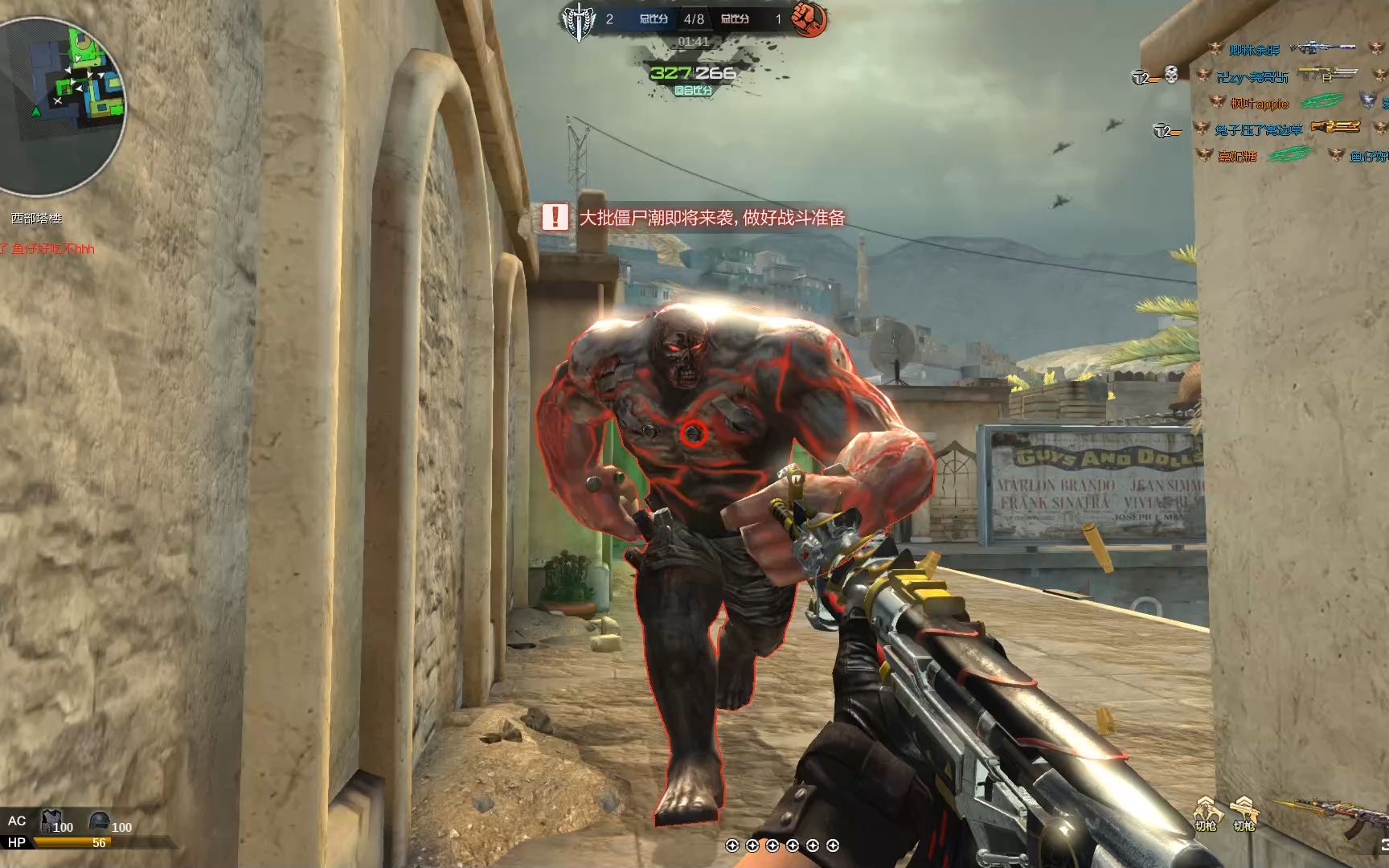Image resolution: width=1389 pixels, height=868 pixels.
Task: Click the body armor vest icon
Action: coord(51,821)
